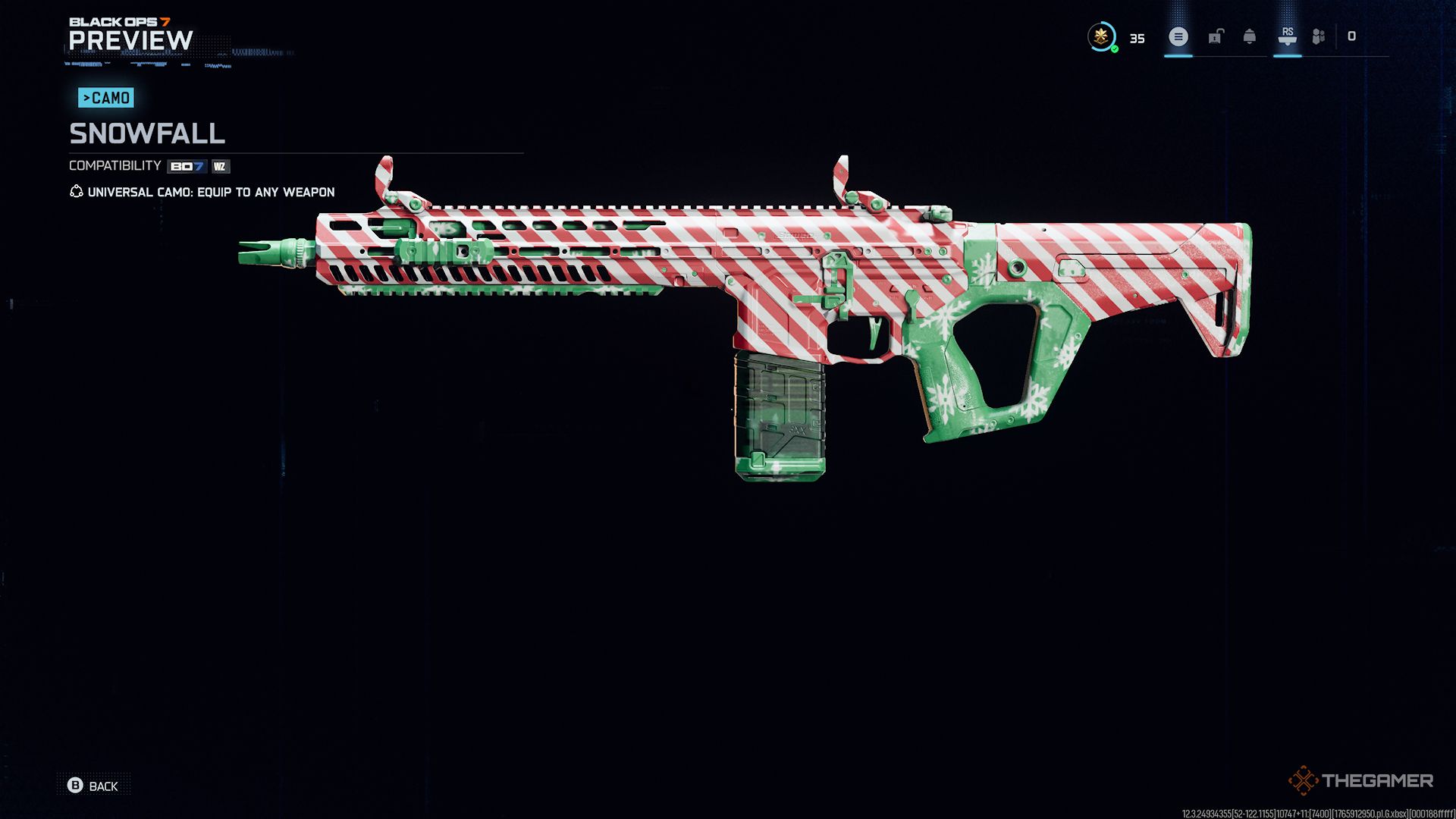Open the circular hamburger menu icon

pos(1178,36)
